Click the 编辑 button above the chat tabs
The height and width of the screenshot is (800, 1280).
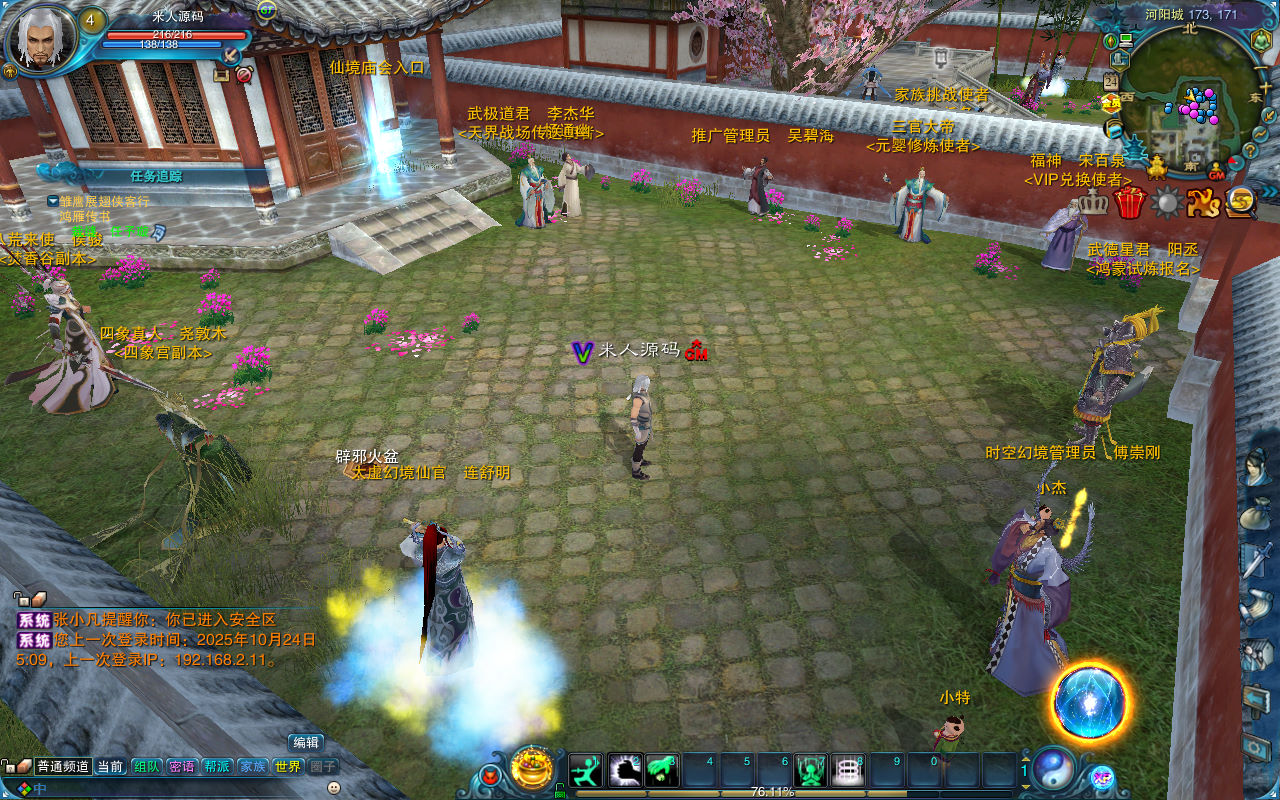pyautogui.click(x=306, y=742)
